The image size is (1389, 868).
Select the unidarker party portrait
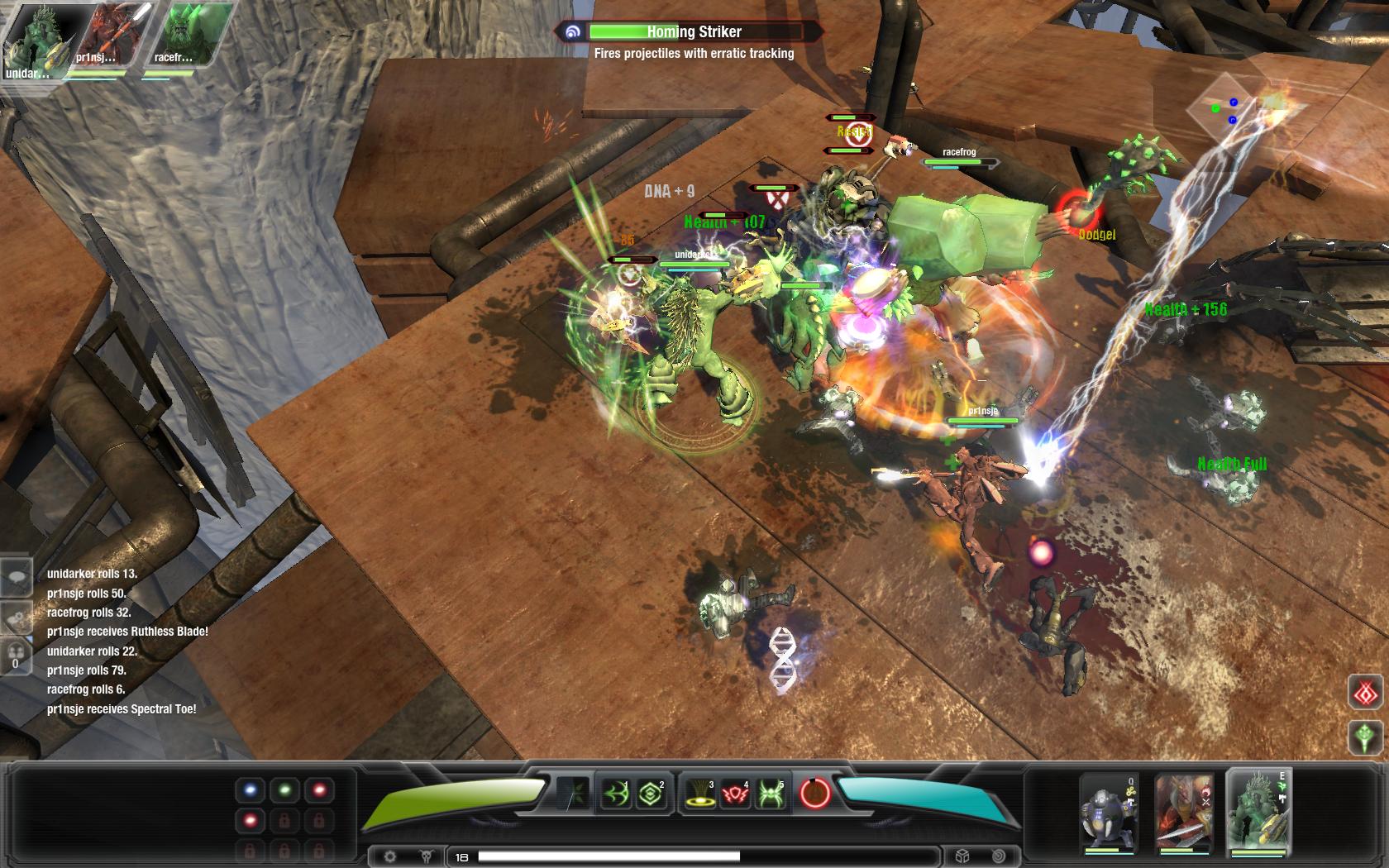tap(33, 40)
